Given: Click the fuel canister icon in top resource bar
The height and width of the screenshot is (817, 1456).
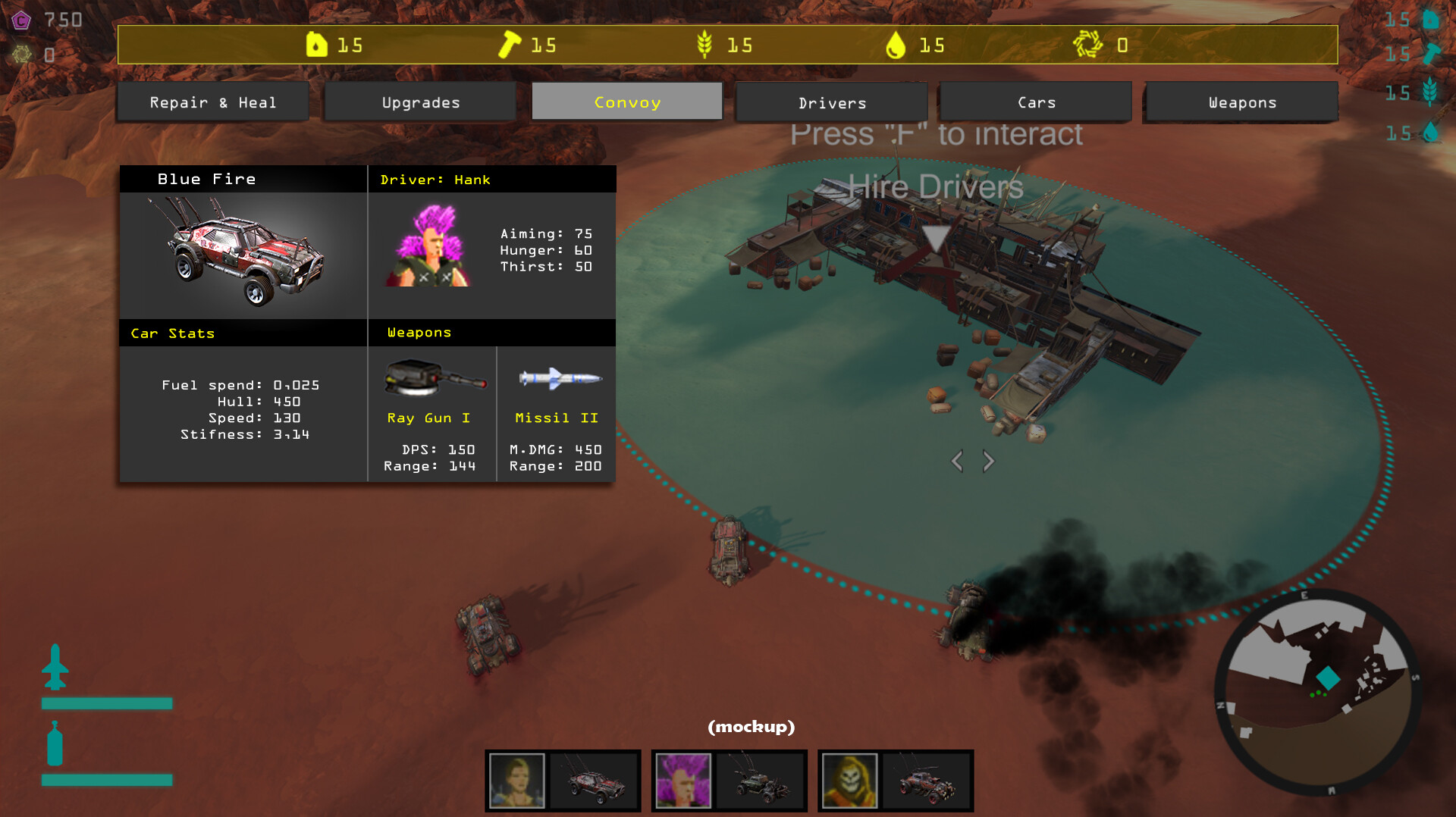Looking at the screenshot, I should click(318, 45).
